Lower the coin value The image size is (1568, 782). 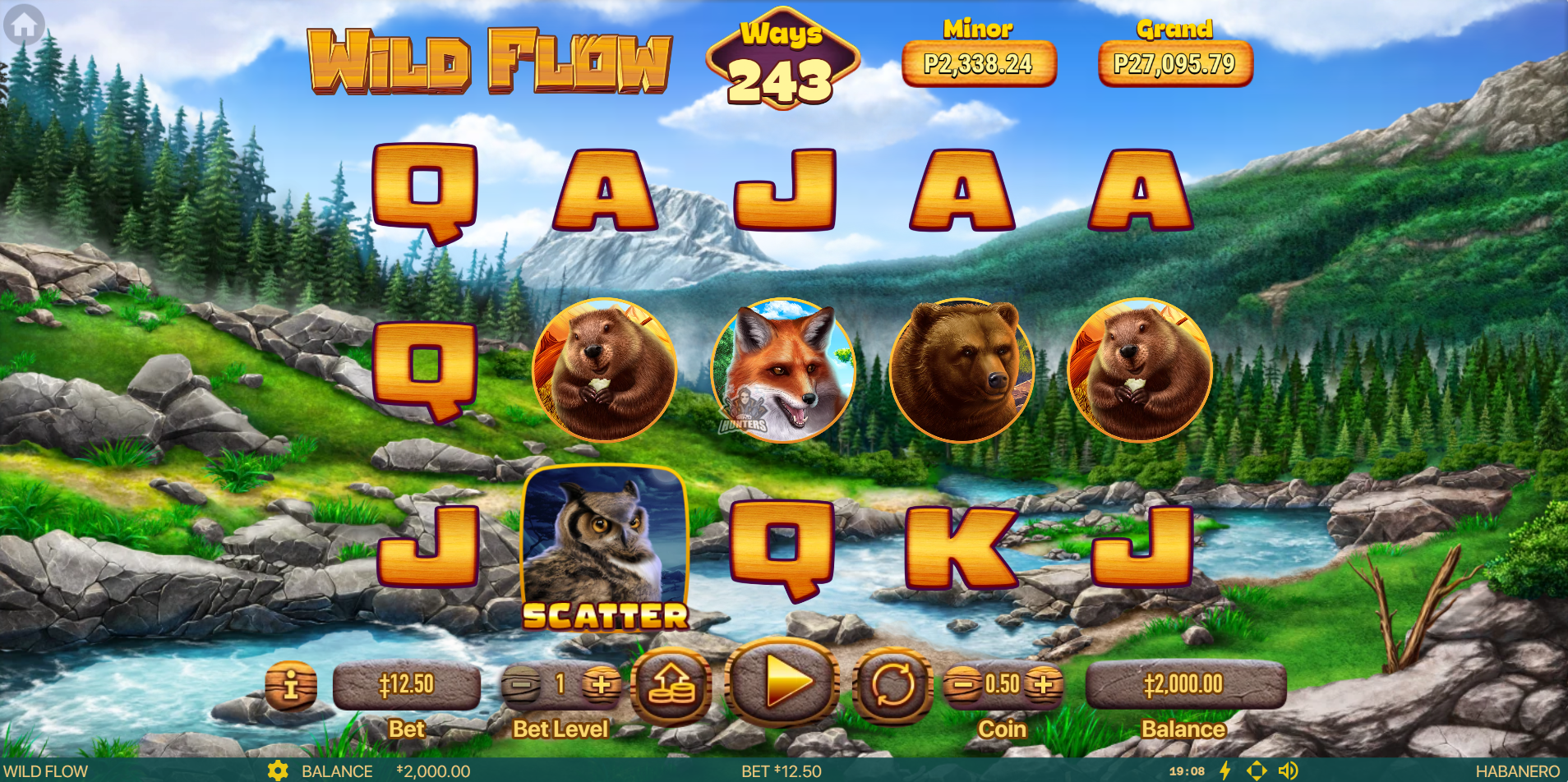pyautogui.click(x=962, y=683)
